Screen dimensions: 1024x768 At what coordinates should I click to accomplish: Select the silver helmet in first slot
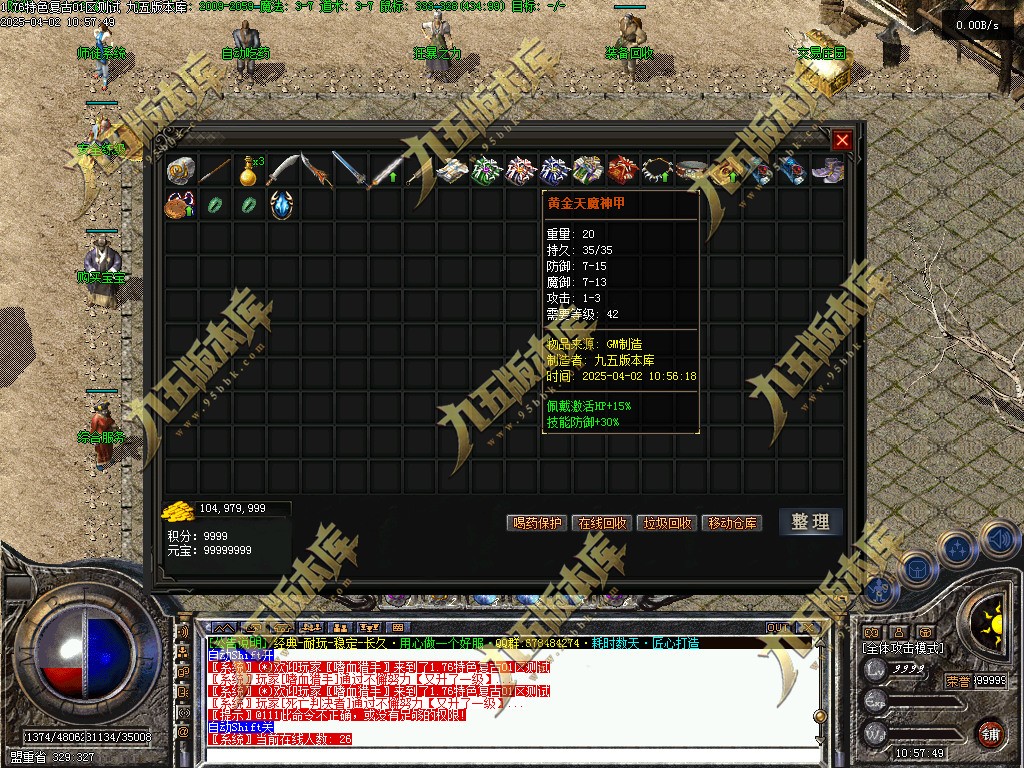(x=180, y=171)
